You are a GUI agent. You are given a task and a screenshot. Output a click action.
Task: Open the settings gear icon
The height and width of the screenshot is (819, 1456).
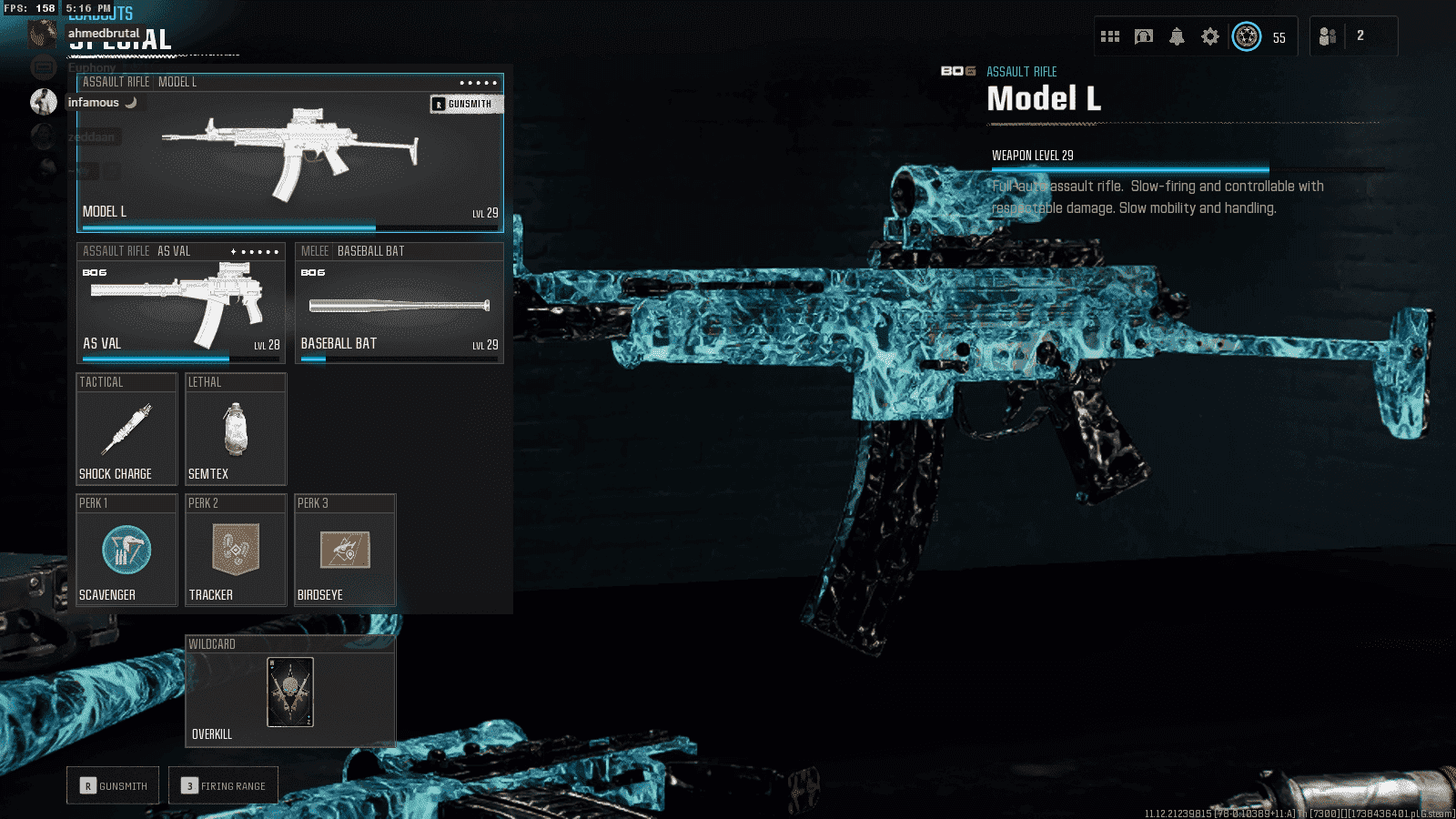pyautogui.click(x=1209, y=36)
